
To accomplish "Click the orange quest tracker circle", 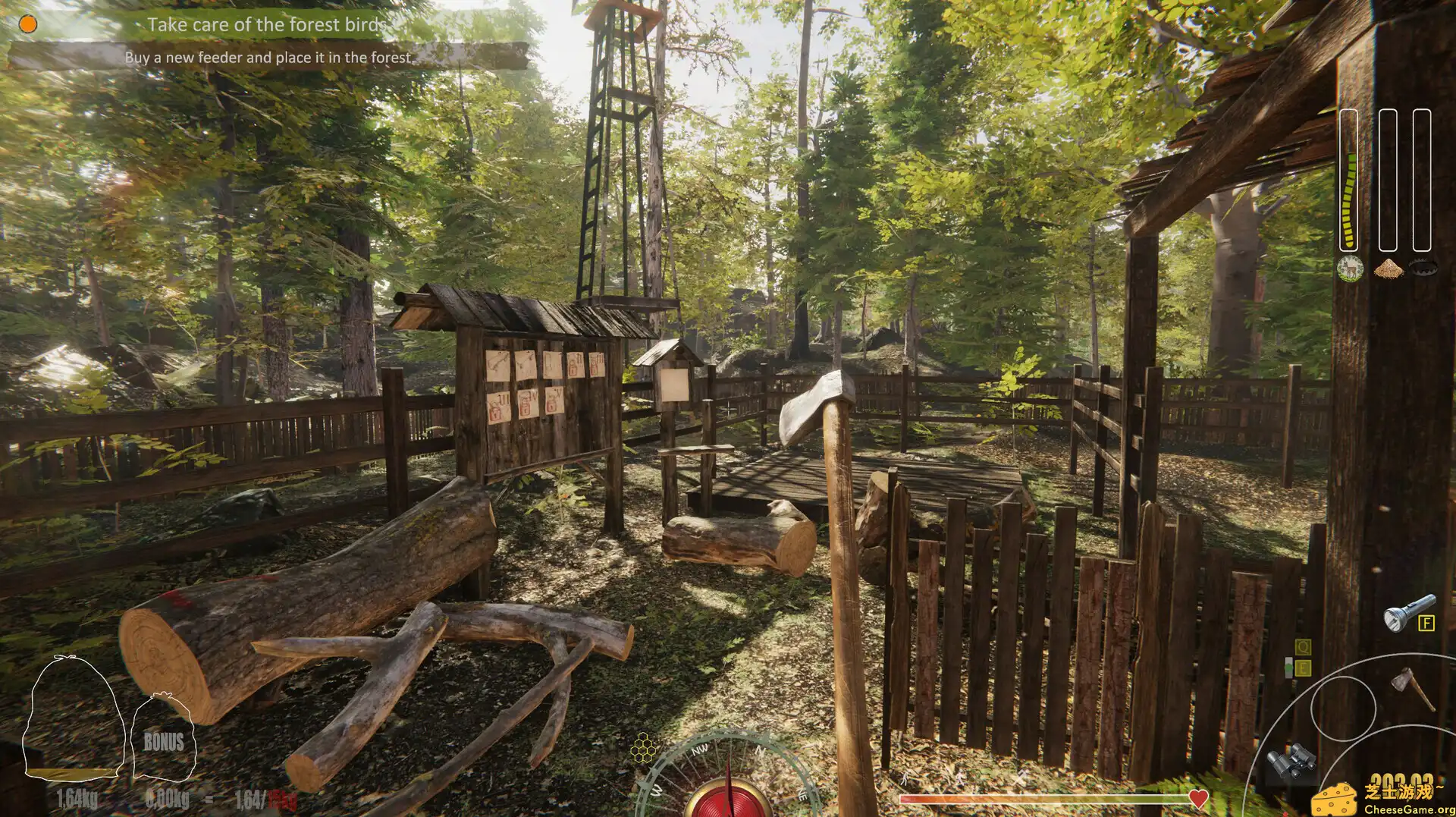I will click(x=29, y=24).
